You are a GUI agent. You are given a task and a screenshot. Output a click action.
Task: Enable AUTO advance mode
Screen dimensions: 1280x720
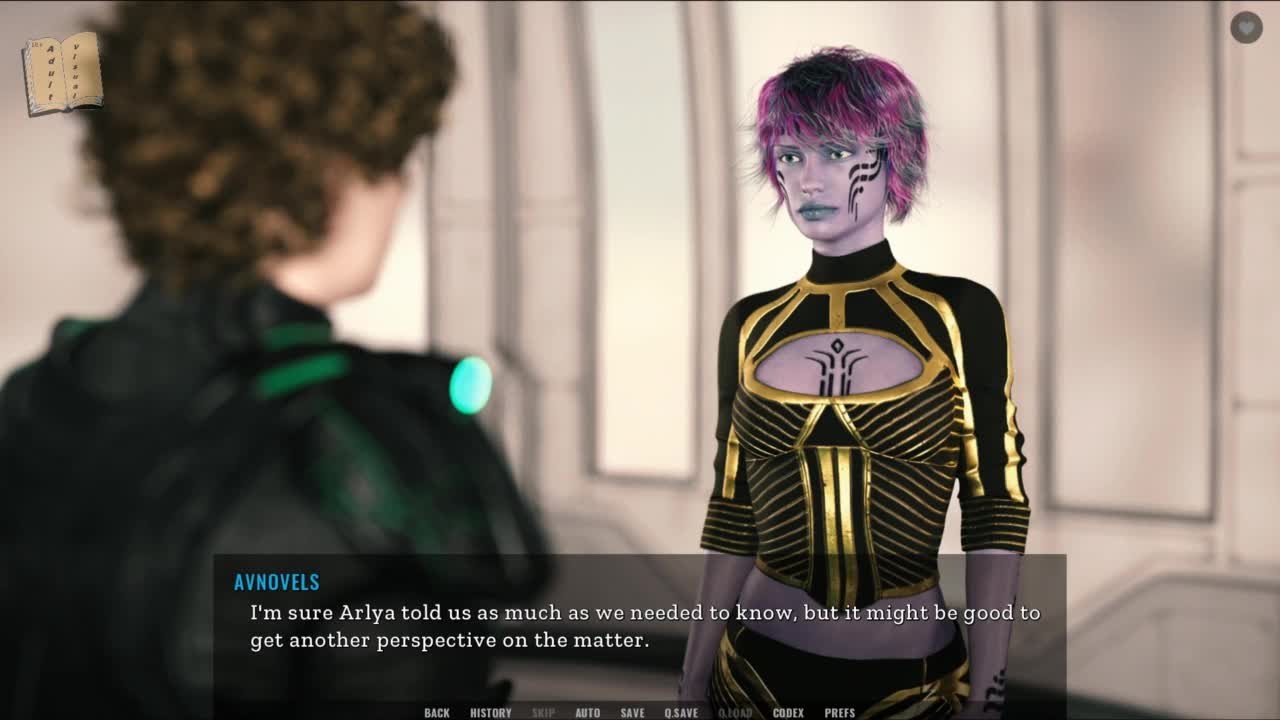(x=588, y=713)
